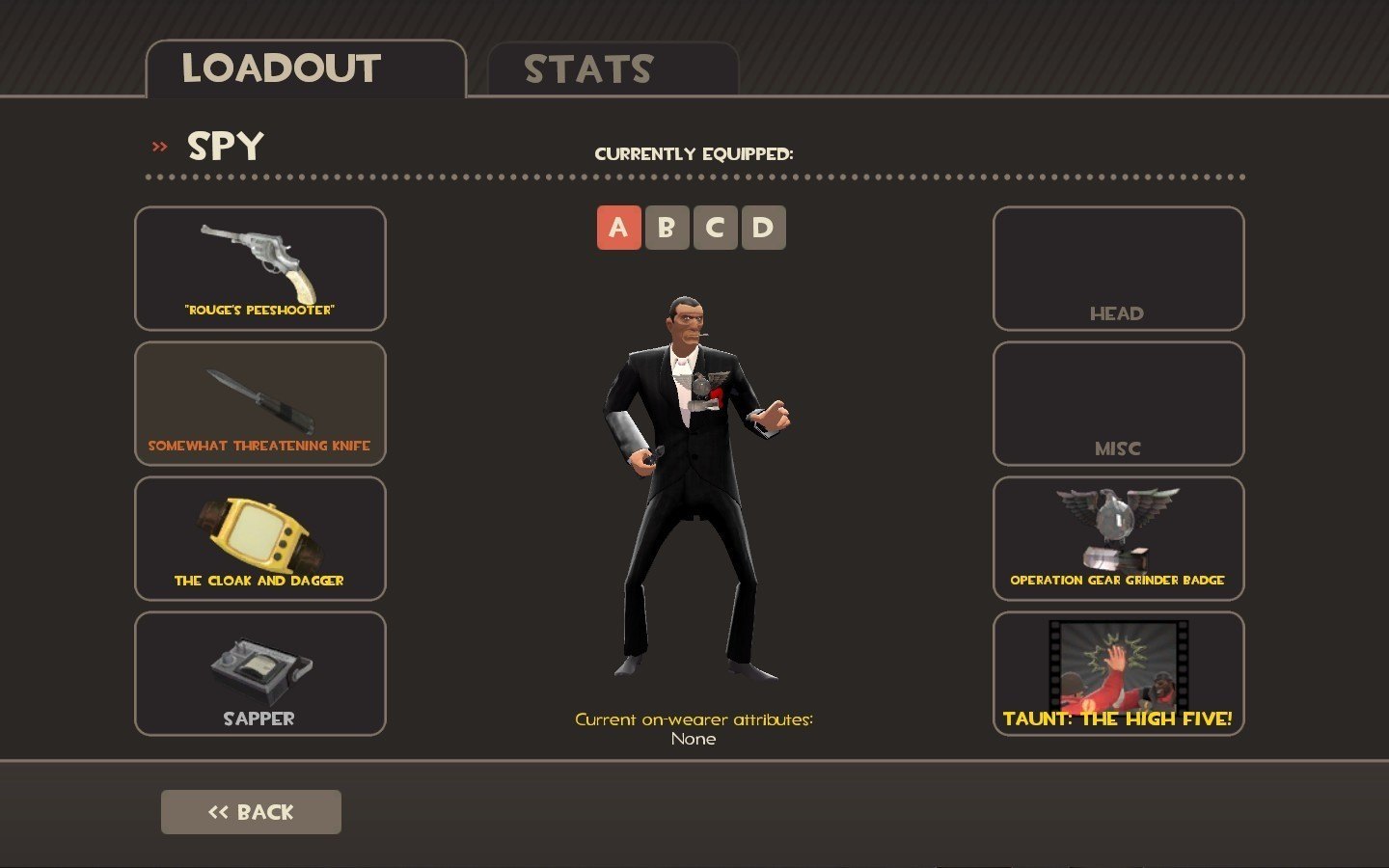Select loadout preset D
This screenshot has width=1389, height=868.
[763, 228]
